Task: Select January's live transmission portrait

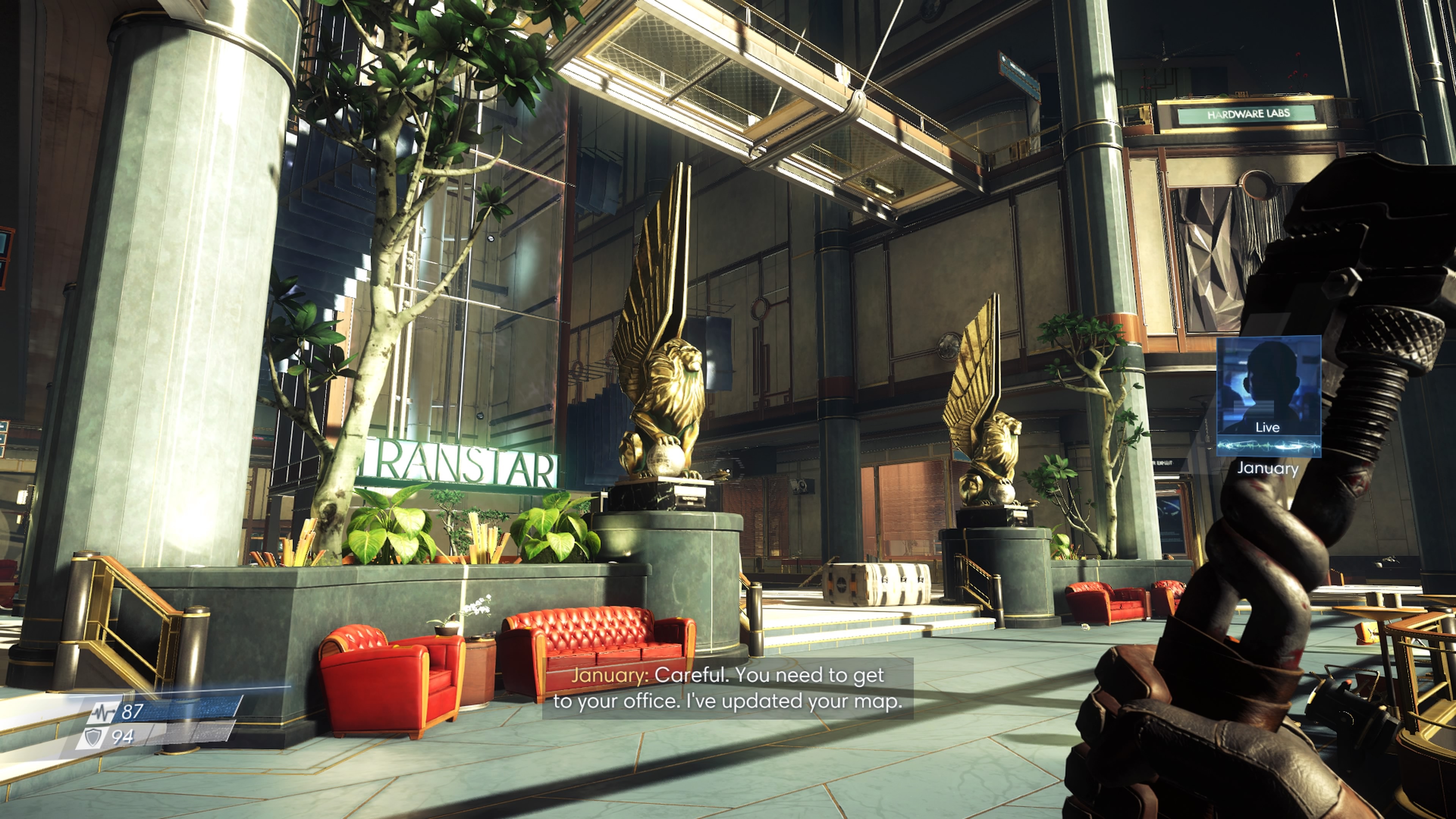Action: click(x=1268, y=395)
